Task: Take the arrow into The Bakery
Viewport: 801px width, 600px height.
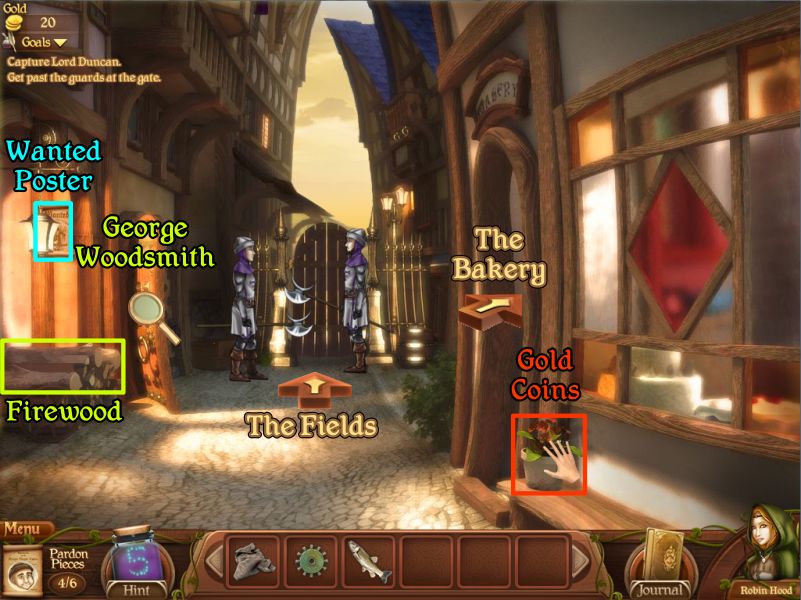Action: (x=492, y=304)
